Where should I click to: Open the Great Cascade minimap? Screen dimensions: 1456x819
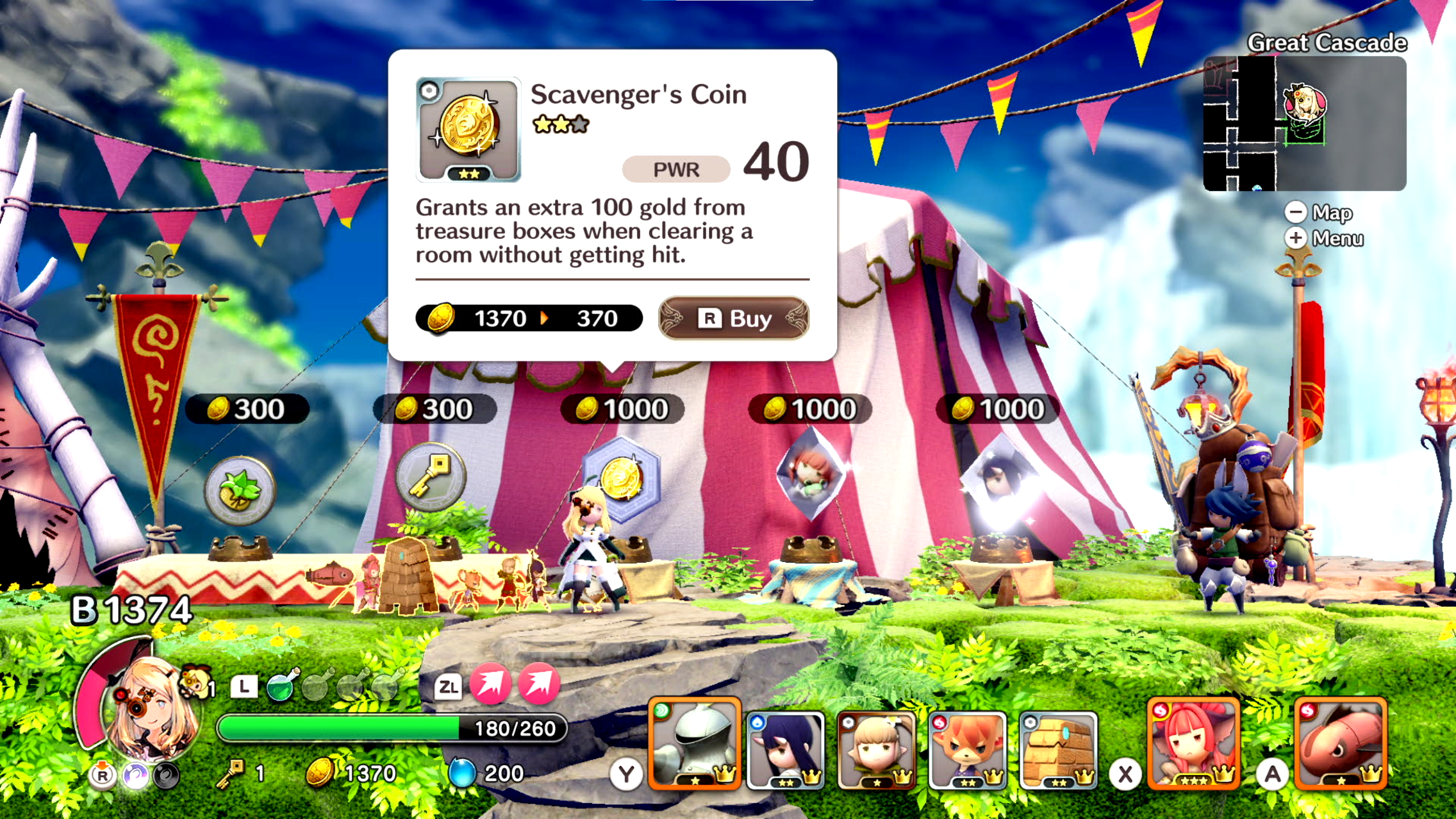[x=1304, y=123]
